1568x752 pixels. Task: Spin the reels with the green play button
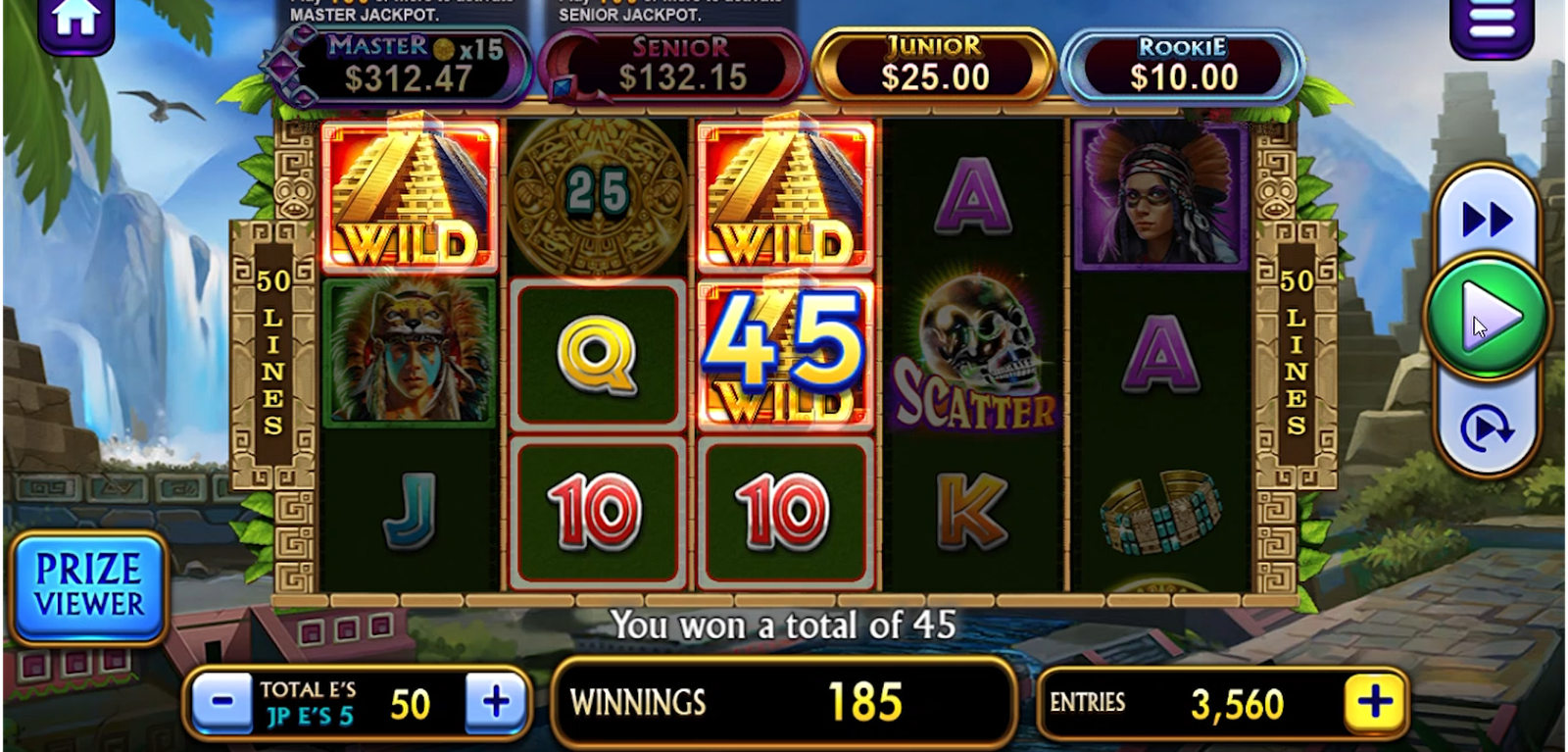click(1487, 317)
